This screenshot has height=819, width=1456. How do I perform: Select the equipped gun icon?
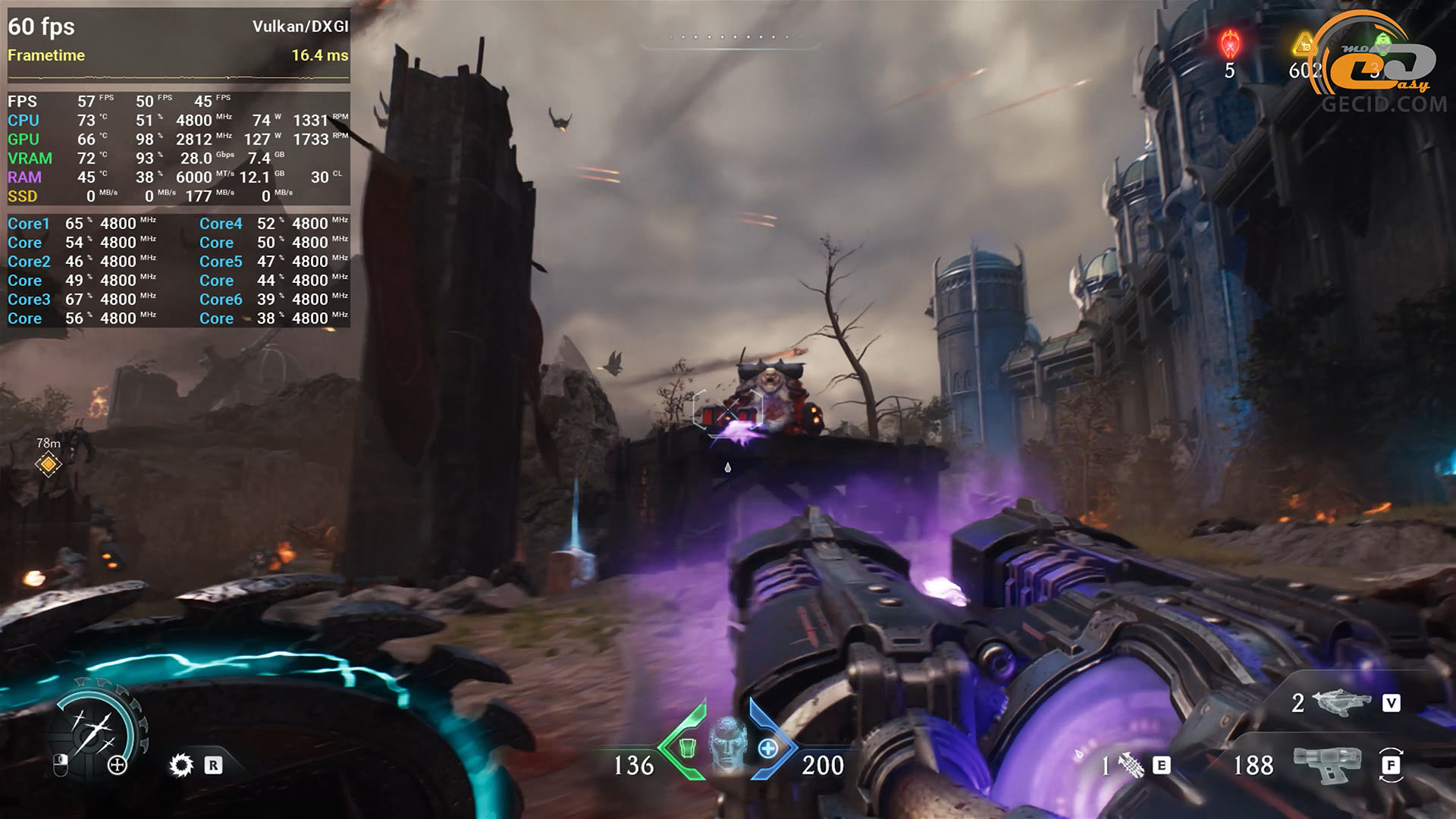coord(1327,764)
